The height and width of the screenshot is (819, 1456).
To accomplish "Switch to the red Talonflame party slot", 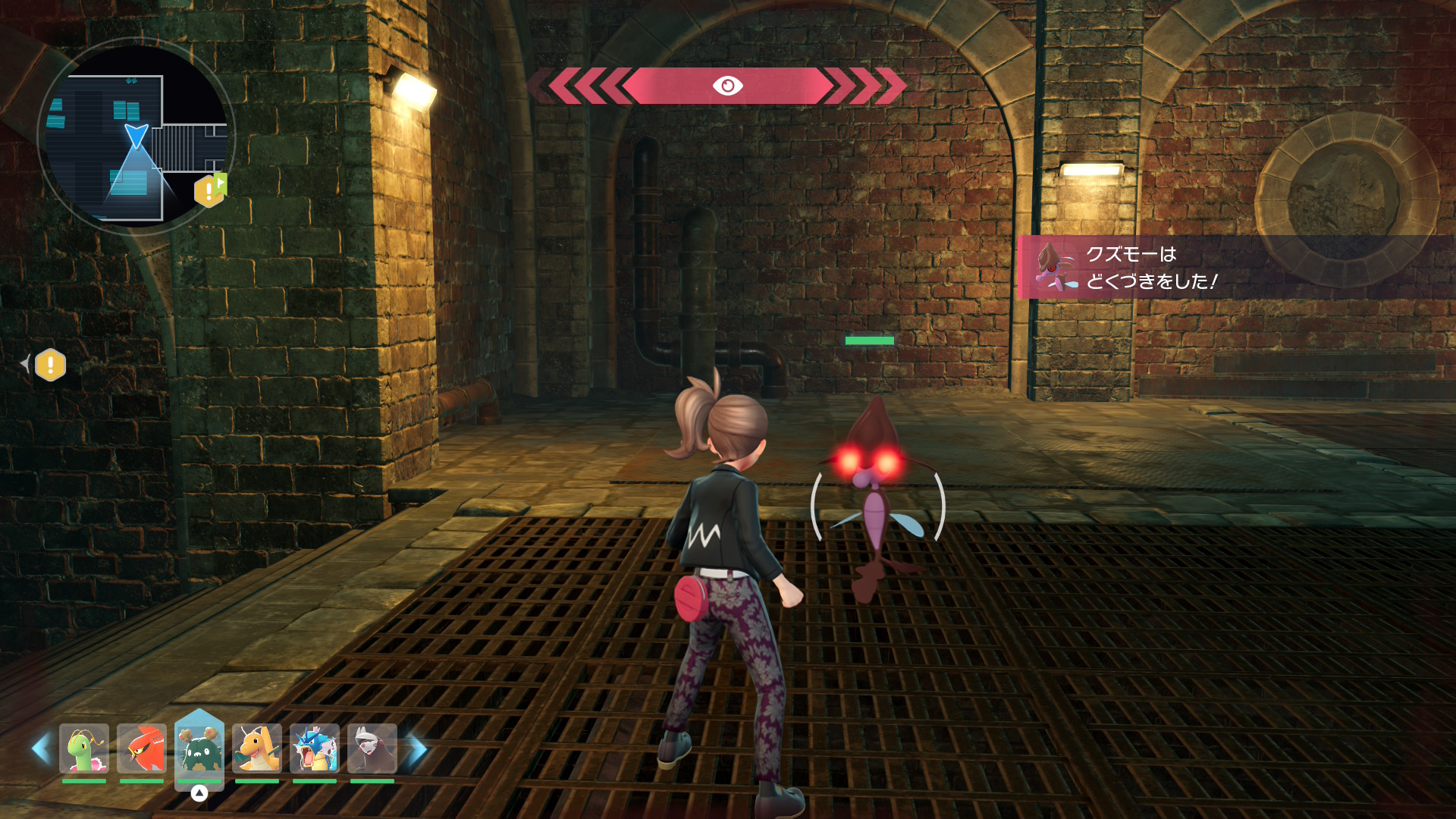I will coord(142,749).
